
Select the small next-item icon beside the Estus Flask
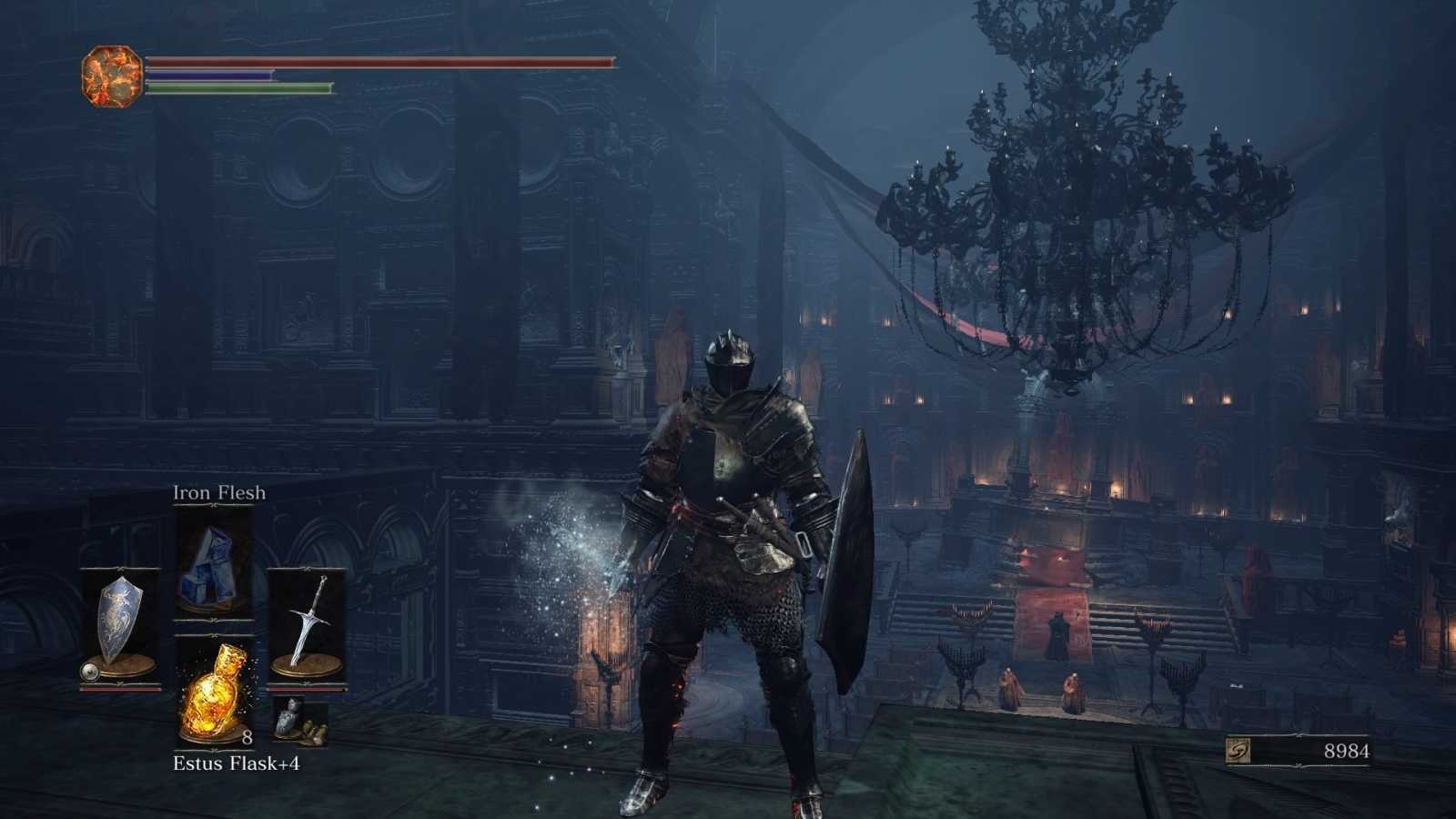click(x=300, y=722)
